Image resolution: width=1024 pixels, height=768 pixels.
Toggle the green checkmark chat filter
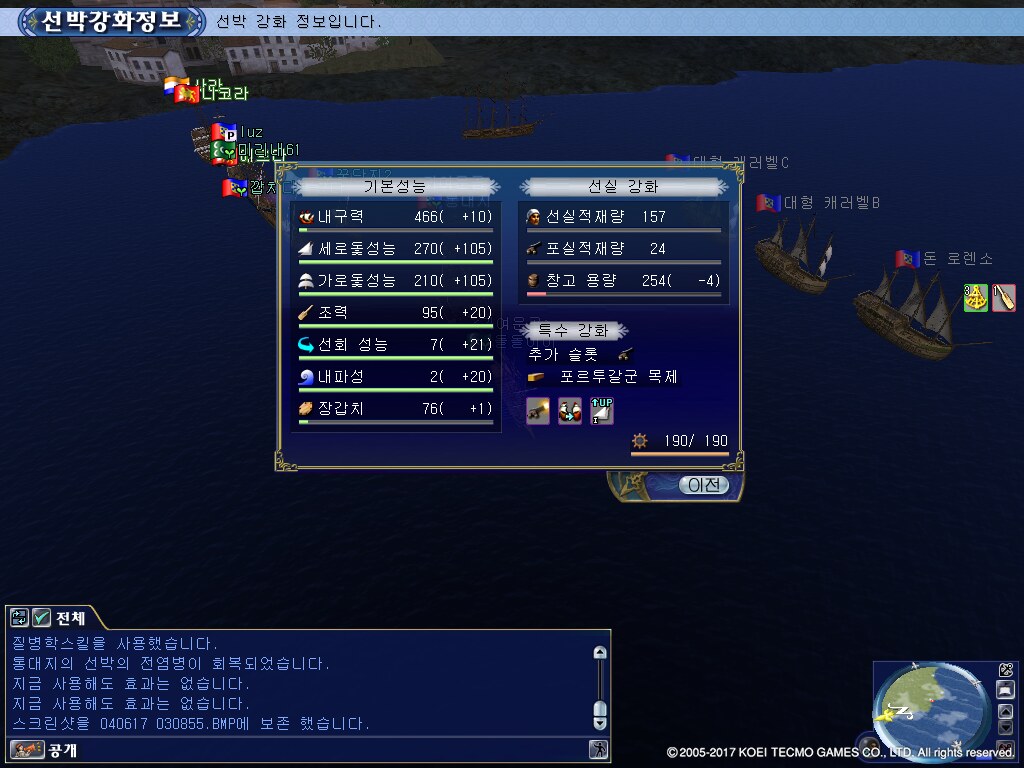point(42,617)
